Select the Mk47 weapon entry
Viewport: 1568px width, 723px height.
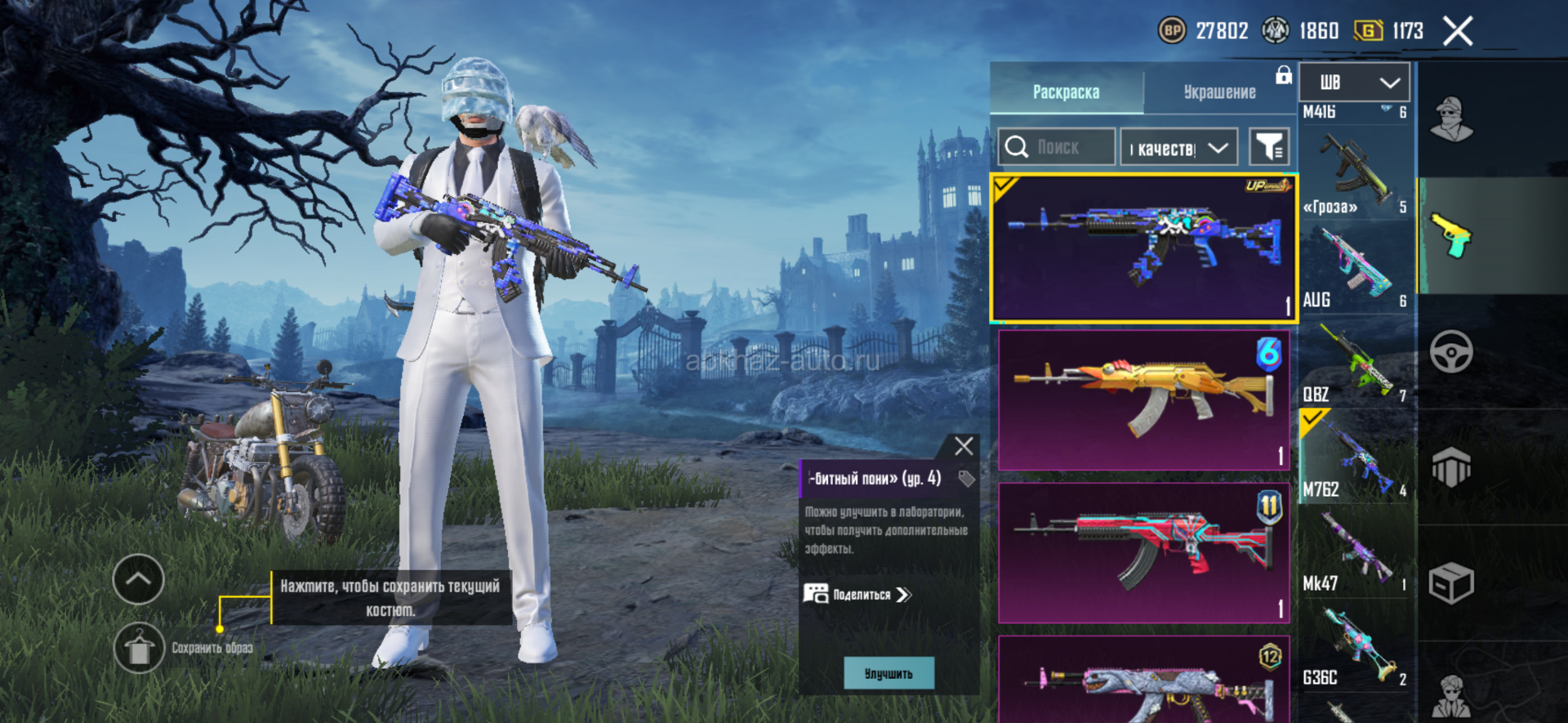click(1354, 550)
